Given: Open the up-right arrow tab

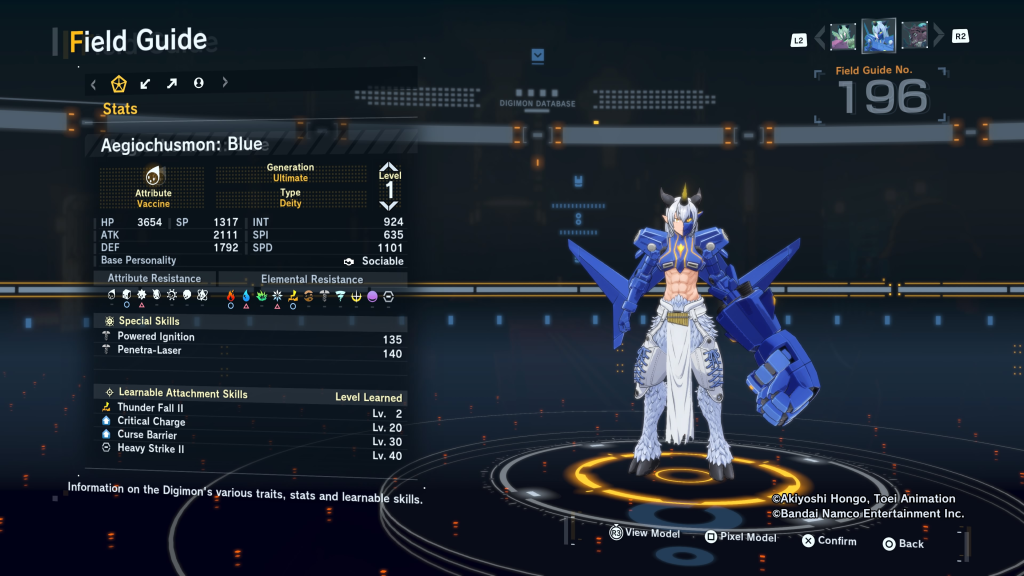Looking at the screenshot, I should [172, 83].
